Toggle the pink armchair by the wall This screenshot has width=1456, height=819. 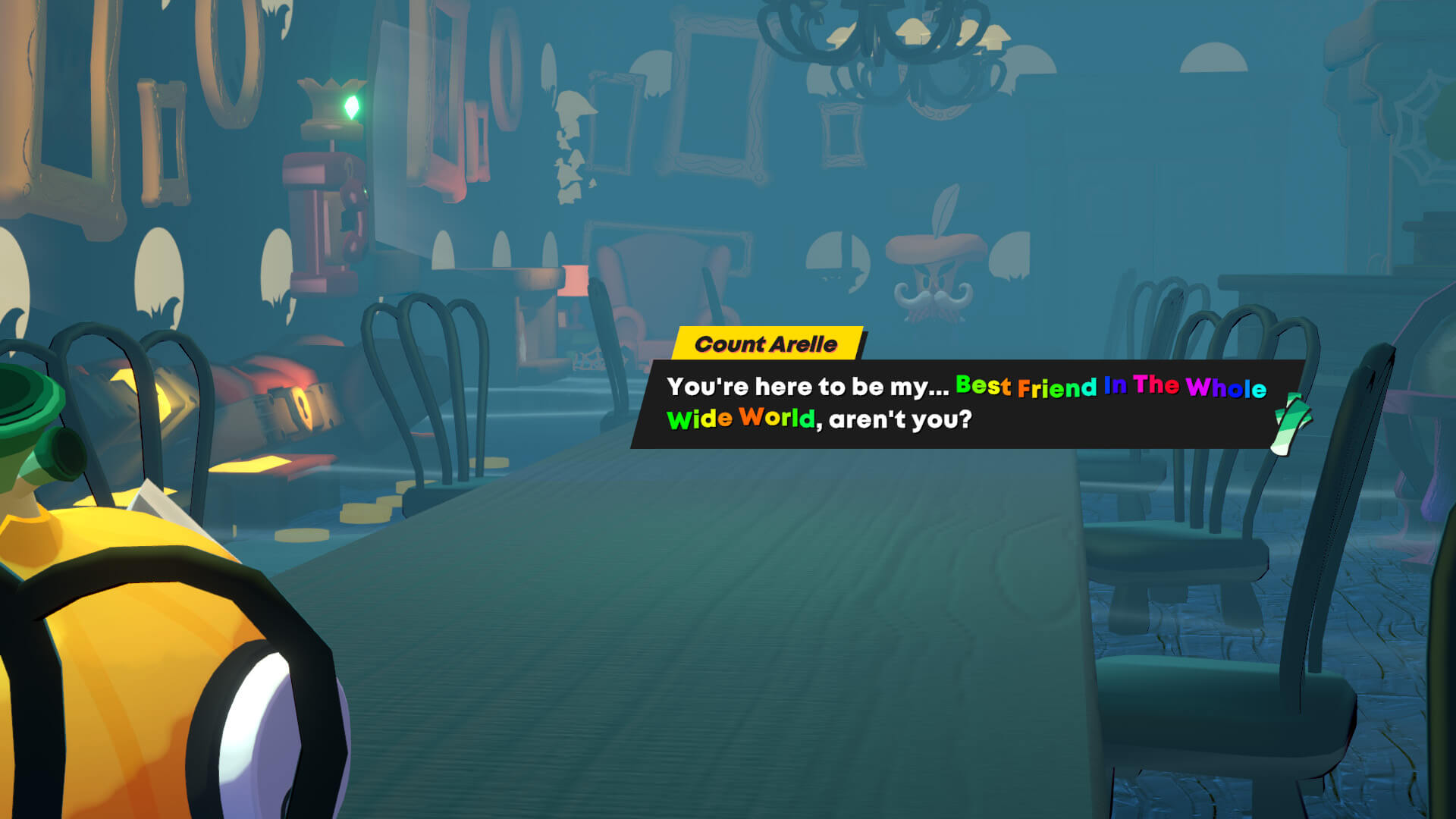[x=629, y=303]
